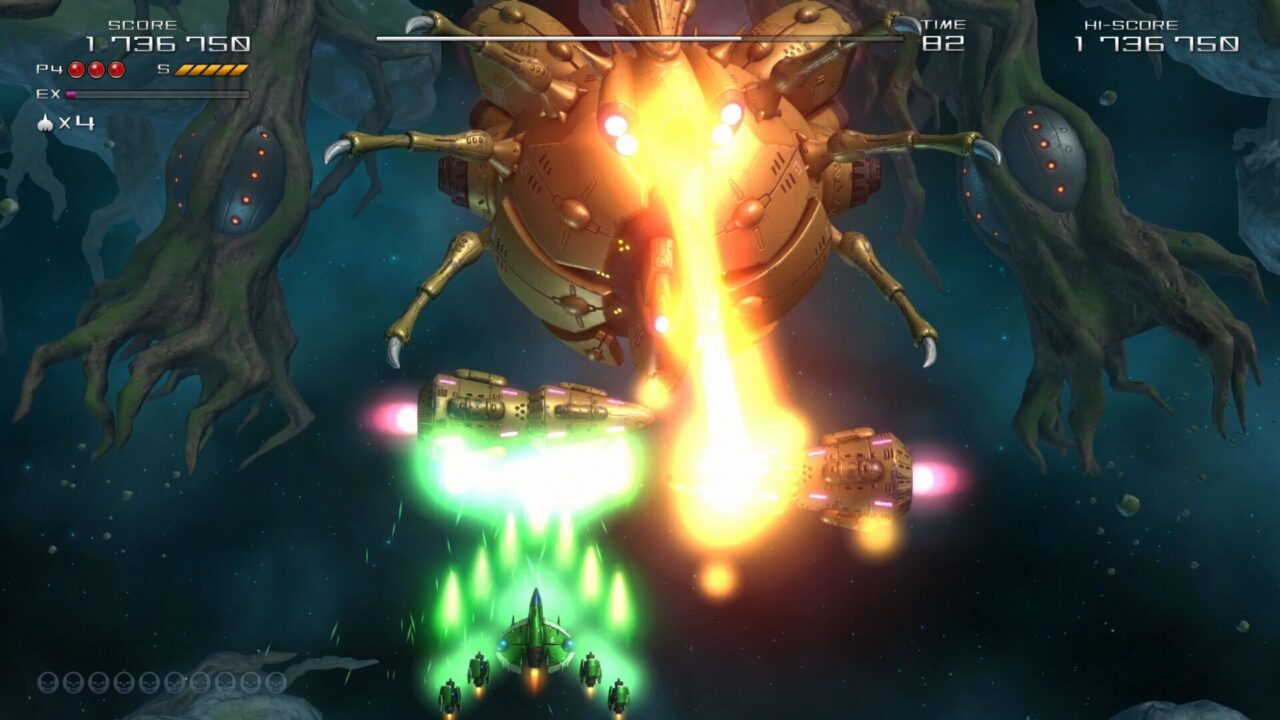
Task: Click the first red life orb beside P4
Action: point(76,70)
